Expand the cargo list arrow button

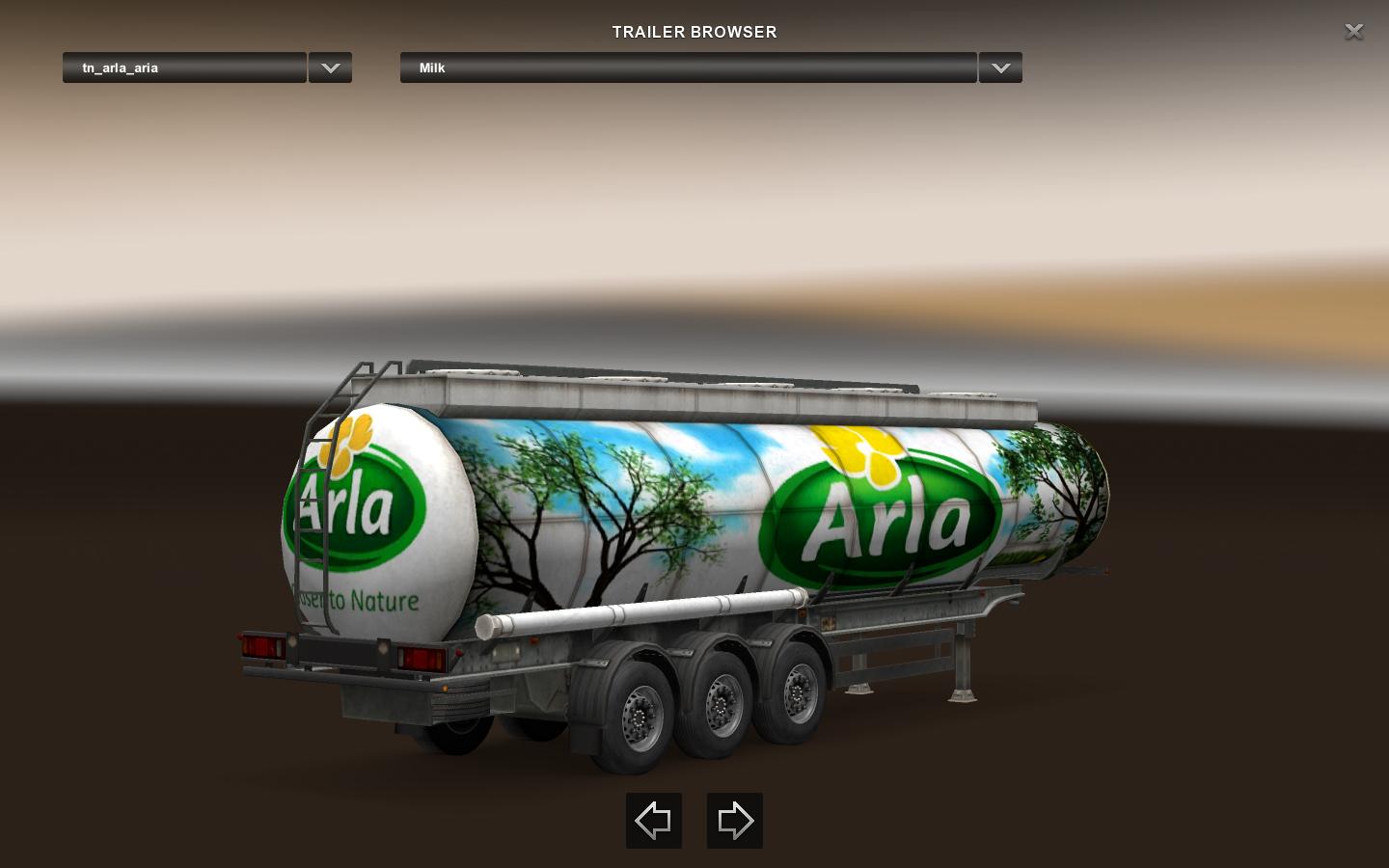1000,68
